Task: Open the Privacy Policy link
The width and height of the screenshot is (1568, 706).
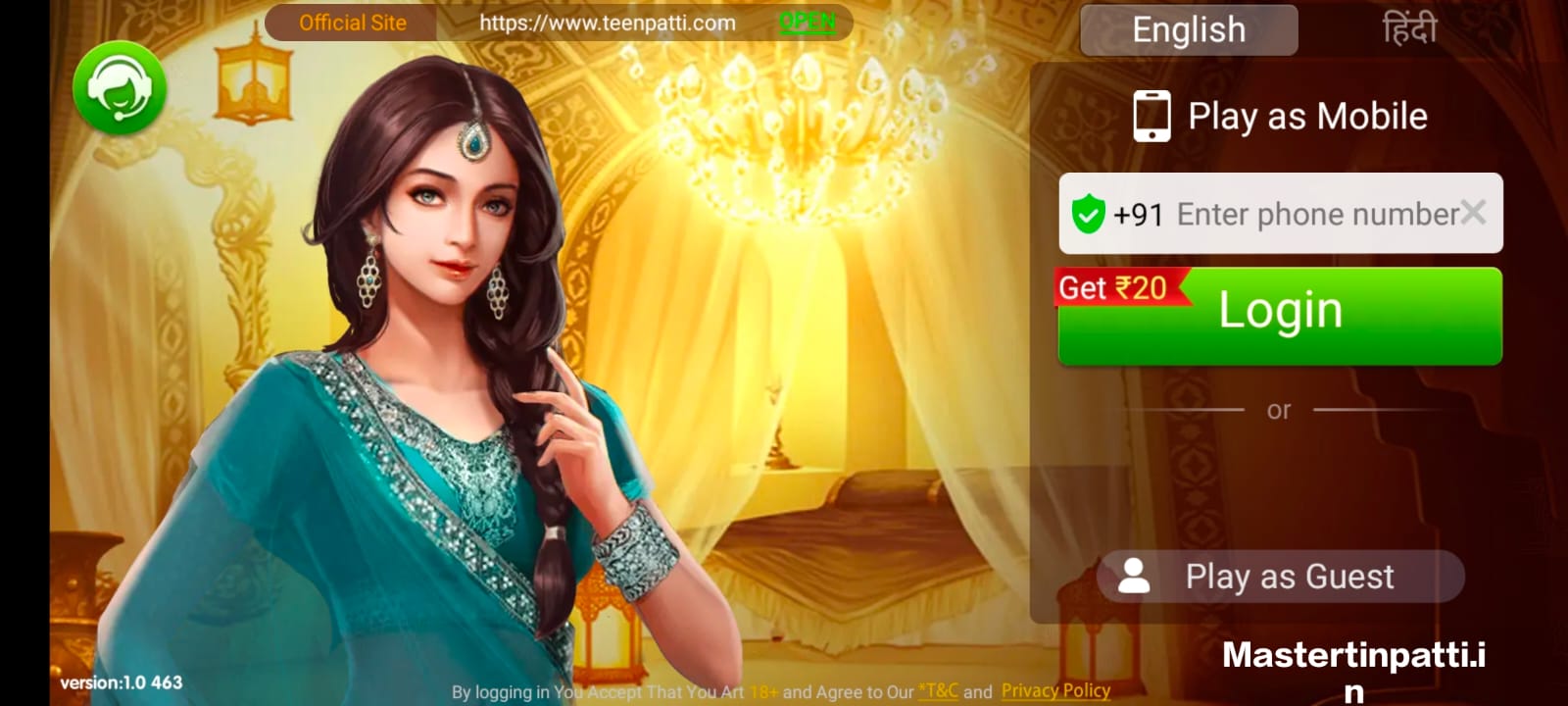Action: coord(1055,691)
